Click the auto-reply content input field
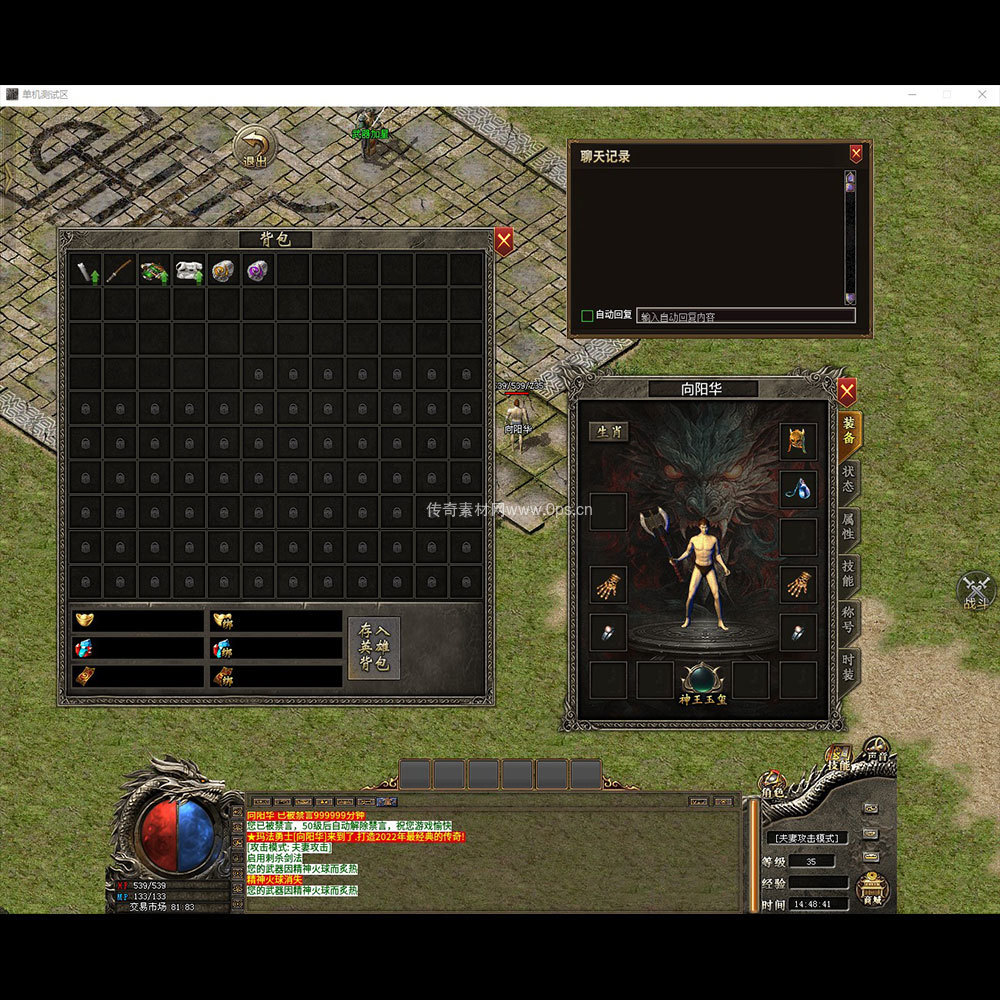1000x1000 pixels. click(745, 316)
